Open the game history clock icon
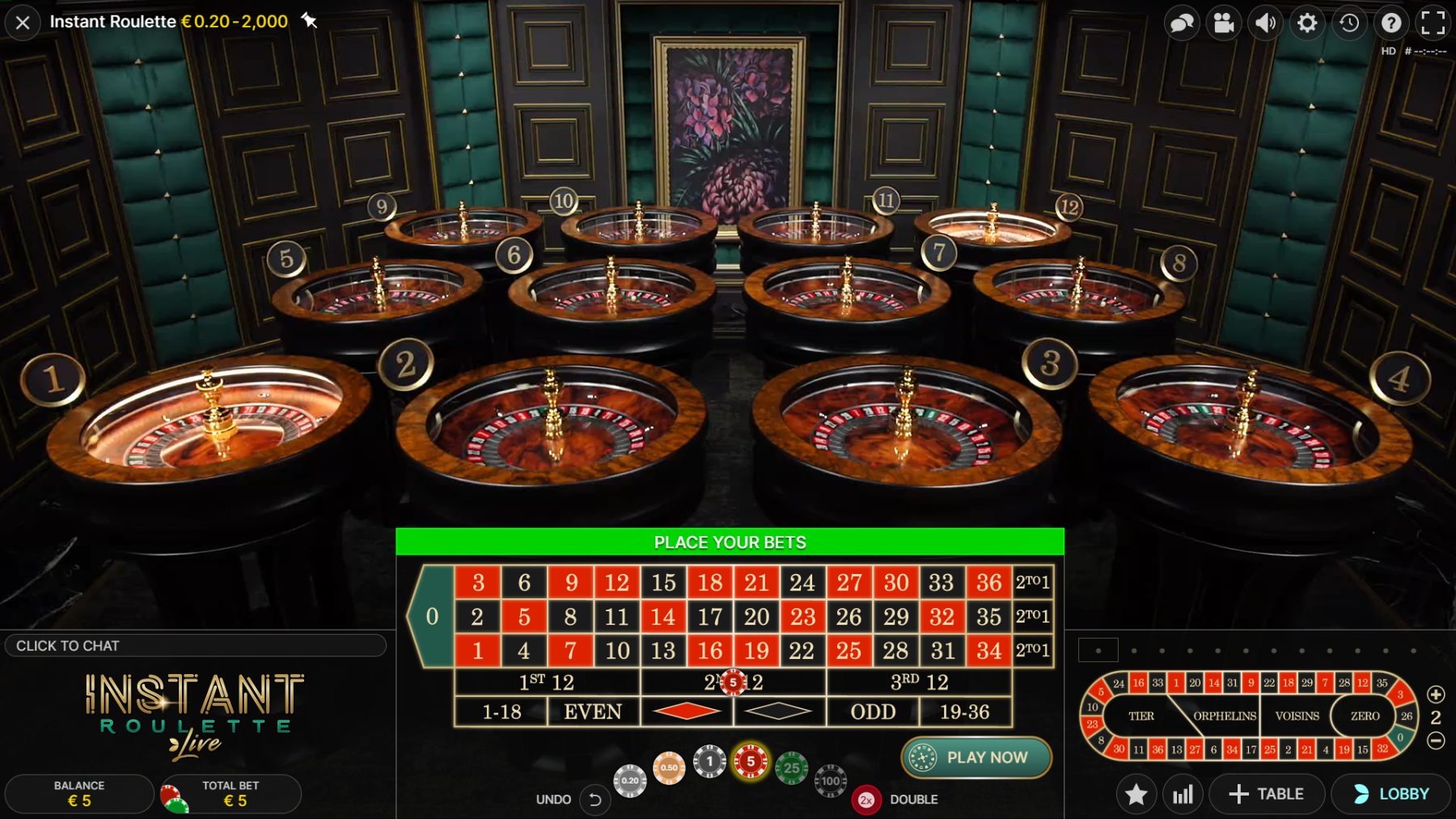1456x819 pixels. point(1349,23)
